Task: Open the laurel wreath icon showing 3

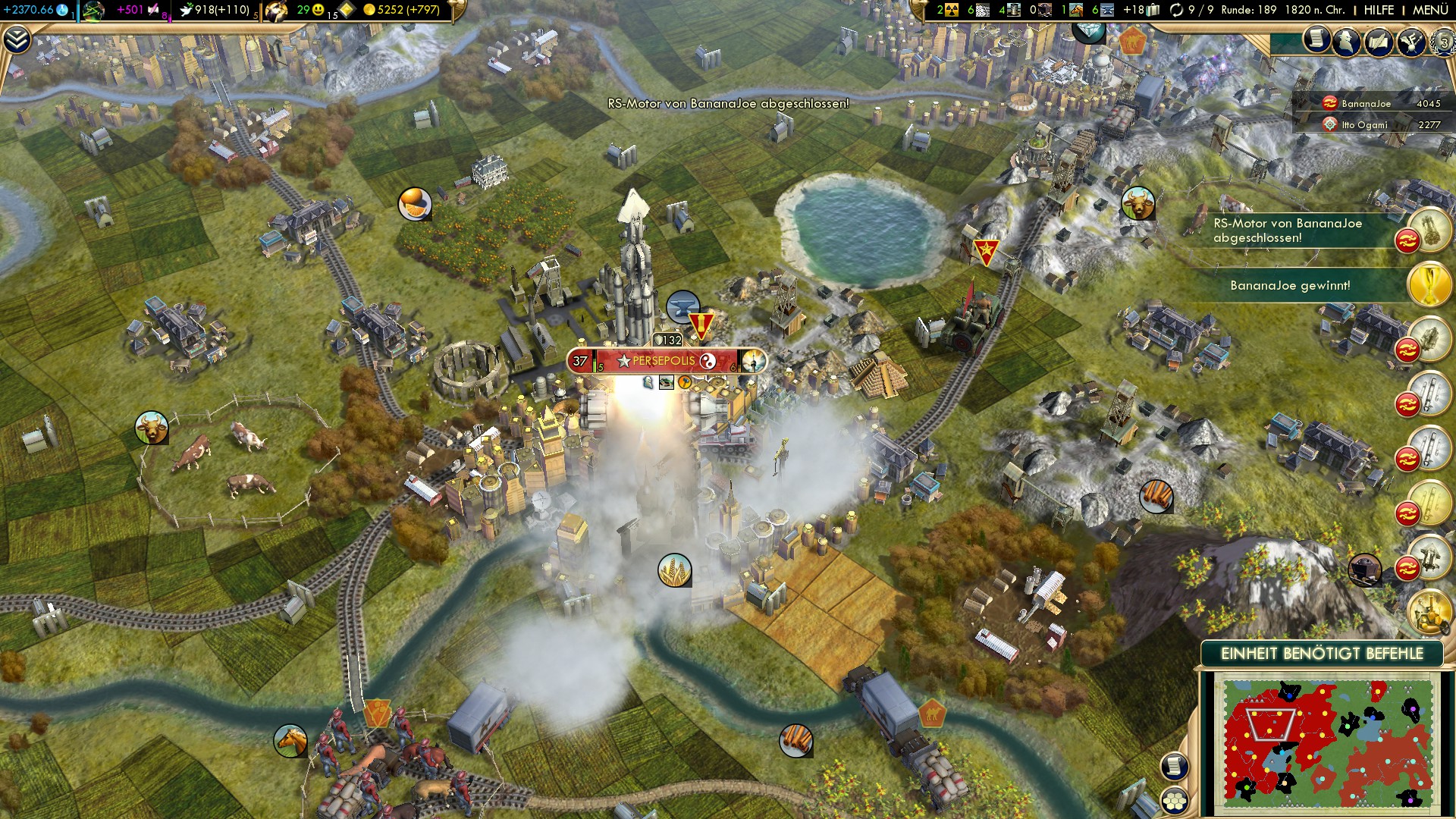Action: [x=1442, y=42]
